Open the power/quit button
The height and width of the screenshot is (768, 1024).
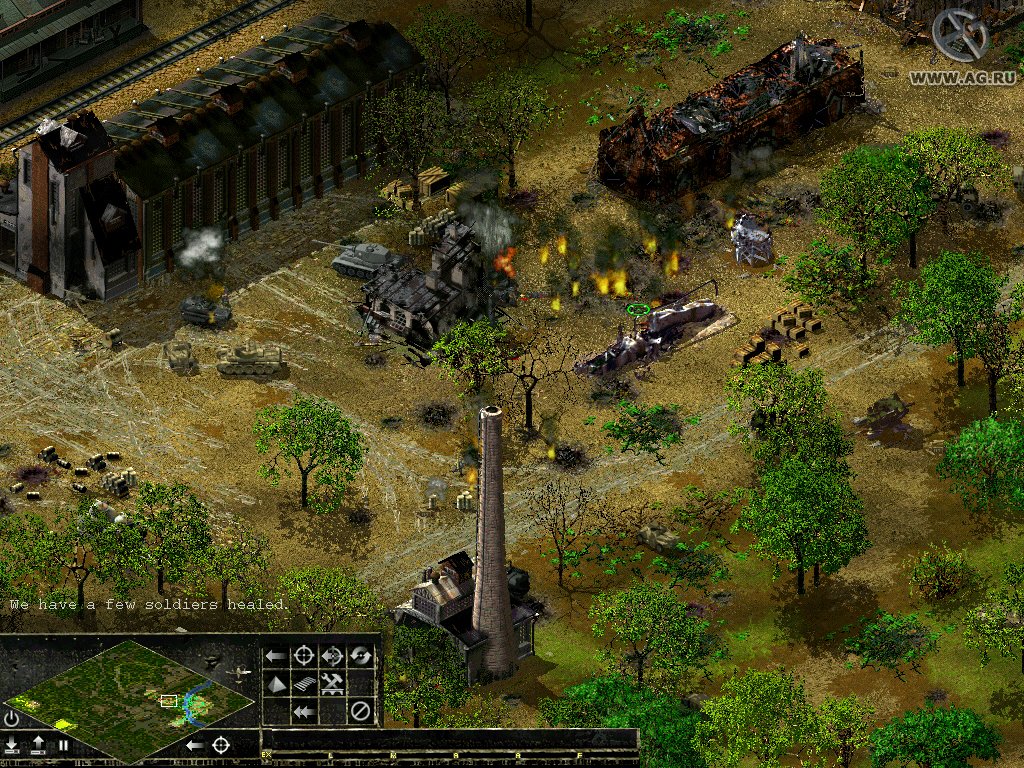coord(12,718)
